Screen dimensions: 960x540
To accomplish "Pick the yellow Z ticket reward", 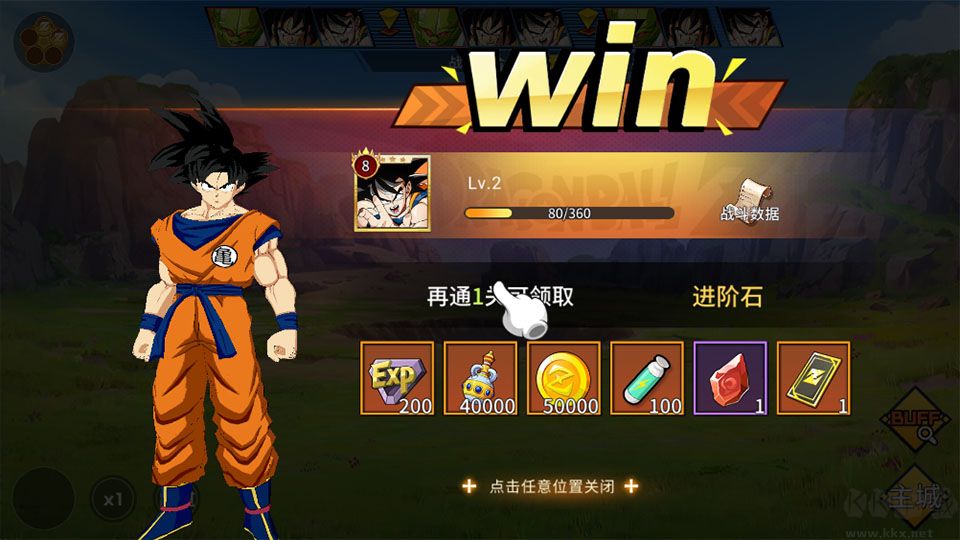I will tap(813, 378).
